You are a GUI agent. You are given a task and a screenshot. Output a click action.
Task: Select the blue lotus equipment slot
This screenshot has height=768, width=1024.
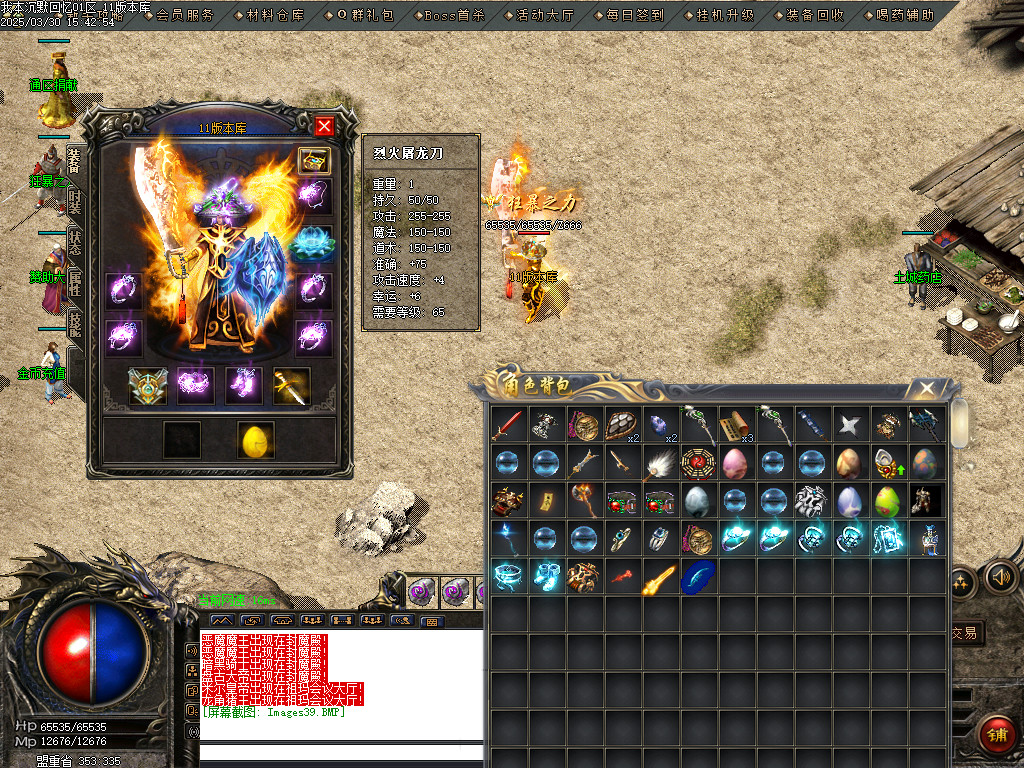(313, 242)
